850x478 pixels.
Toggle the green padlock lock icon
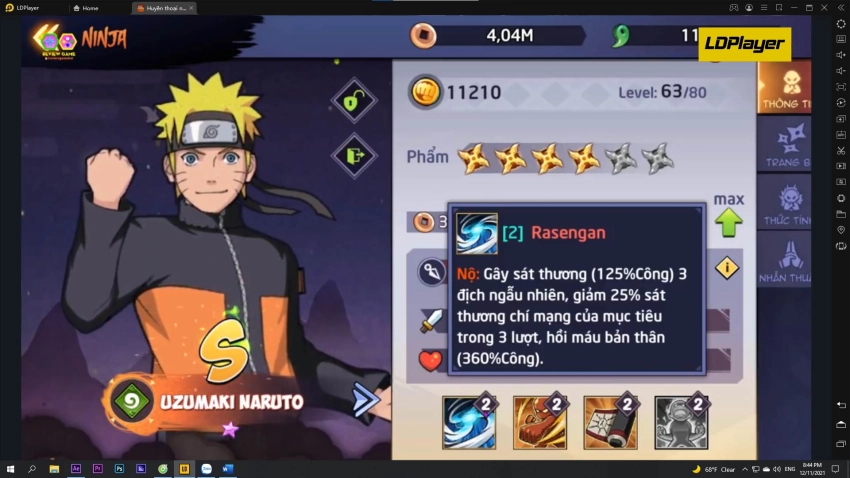click(353, 101)
